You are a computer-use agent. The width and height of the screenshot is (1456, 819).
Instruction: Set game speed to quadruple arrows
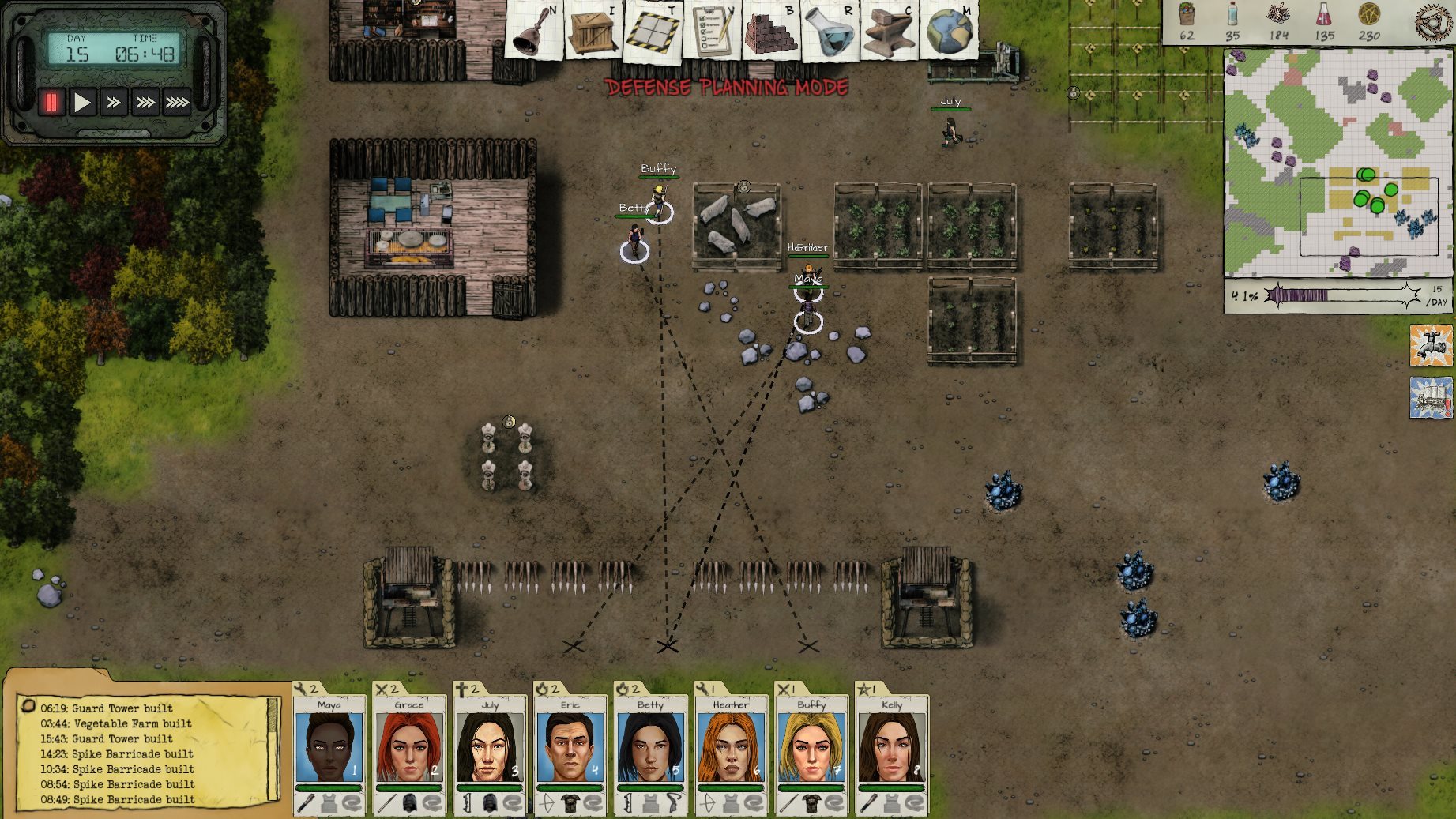click(x=177, y=103)
